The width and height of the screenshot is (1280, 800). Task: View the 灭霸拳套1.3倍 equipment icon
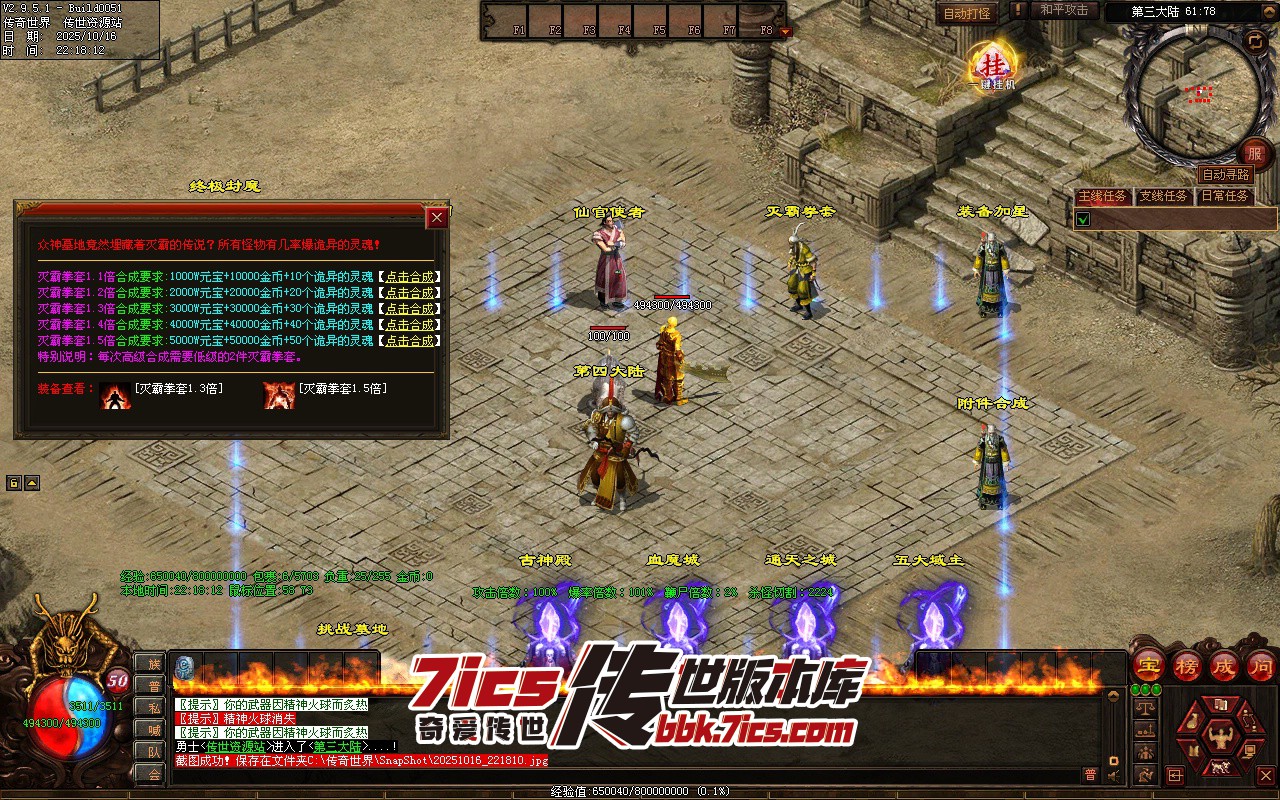tap(115, 395)
